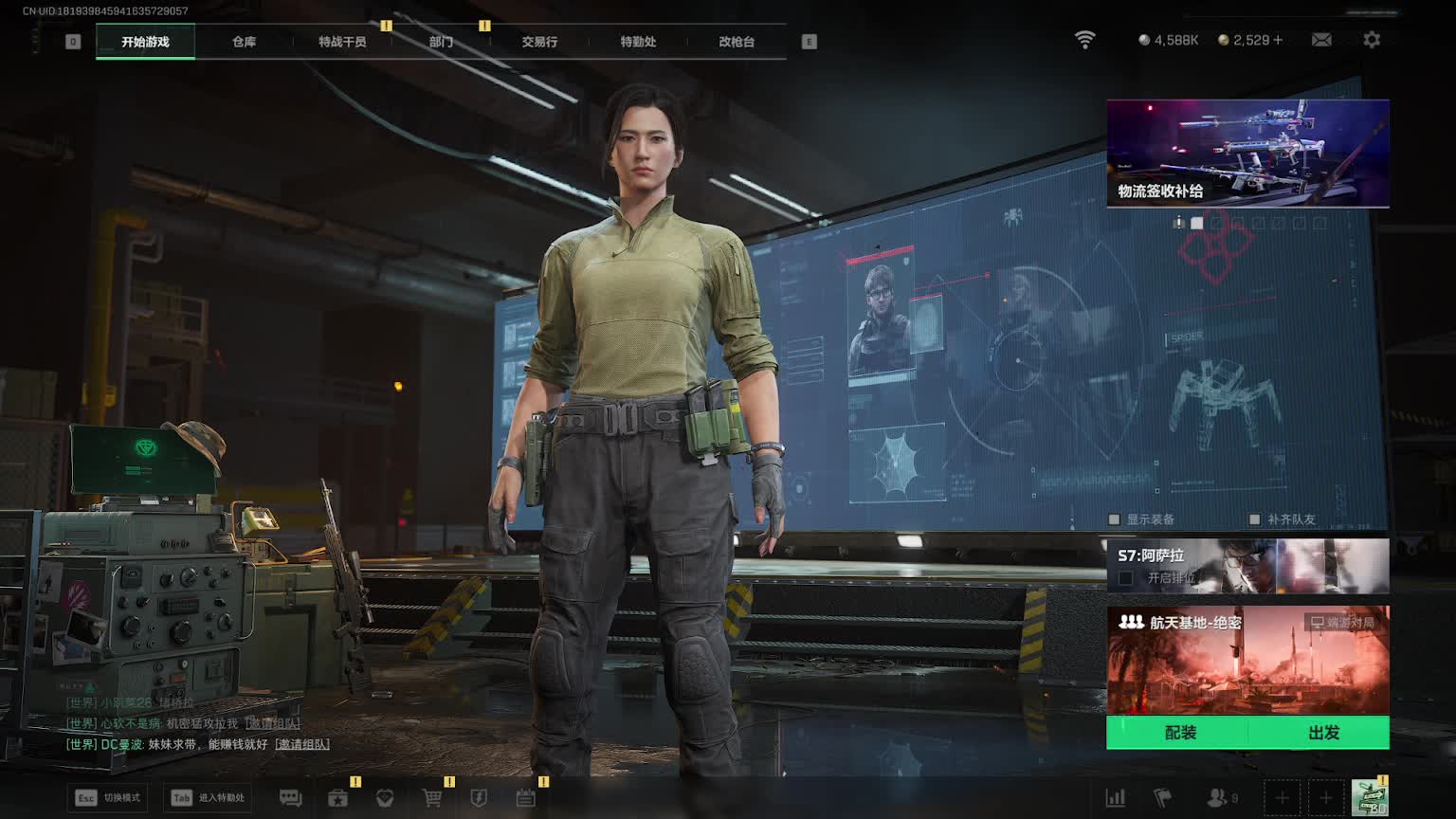Toggle the 显示装备 show equipment checkbox

tap(1115, 519)
